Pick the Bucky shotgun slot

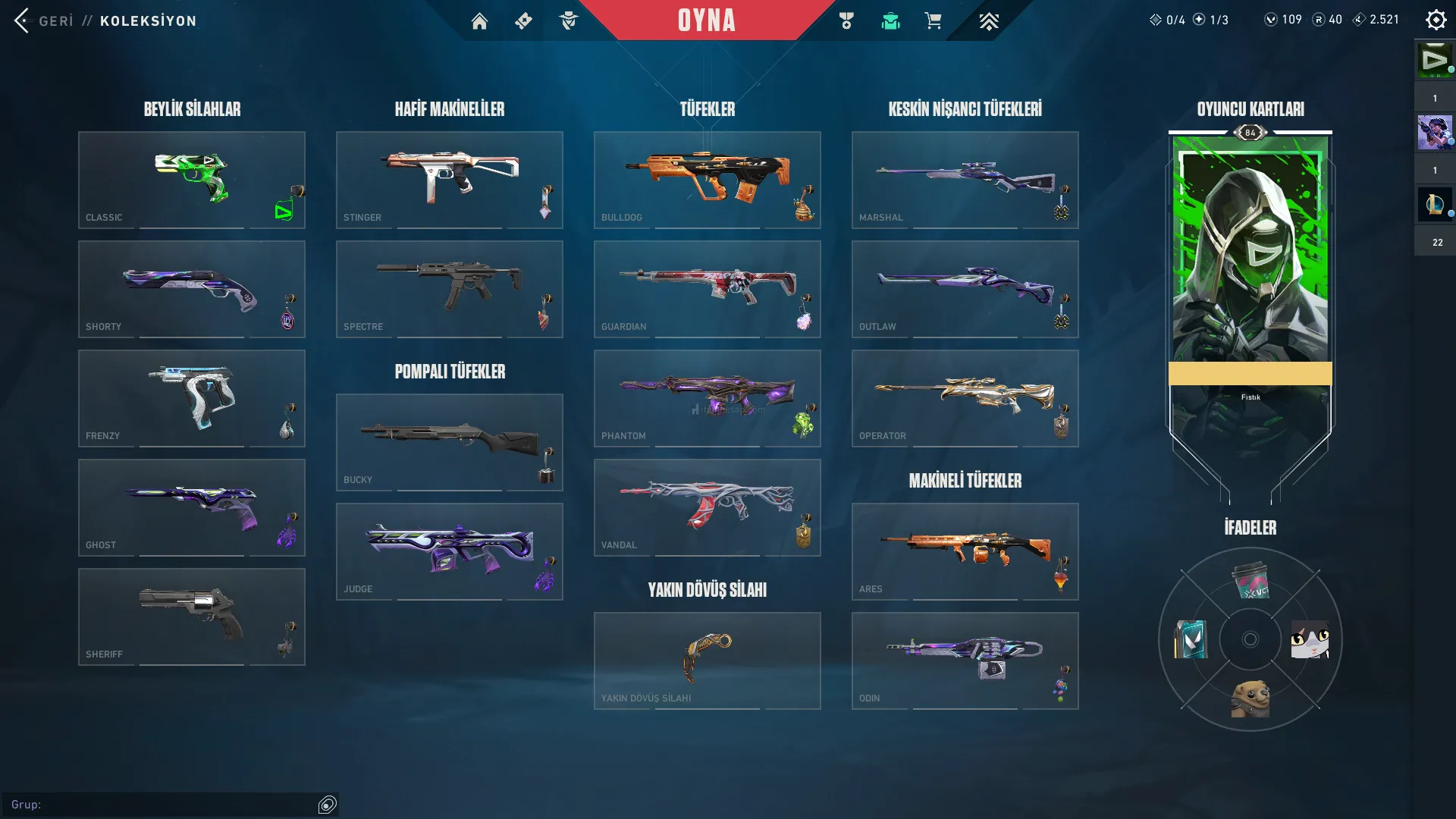click(450, 442)
